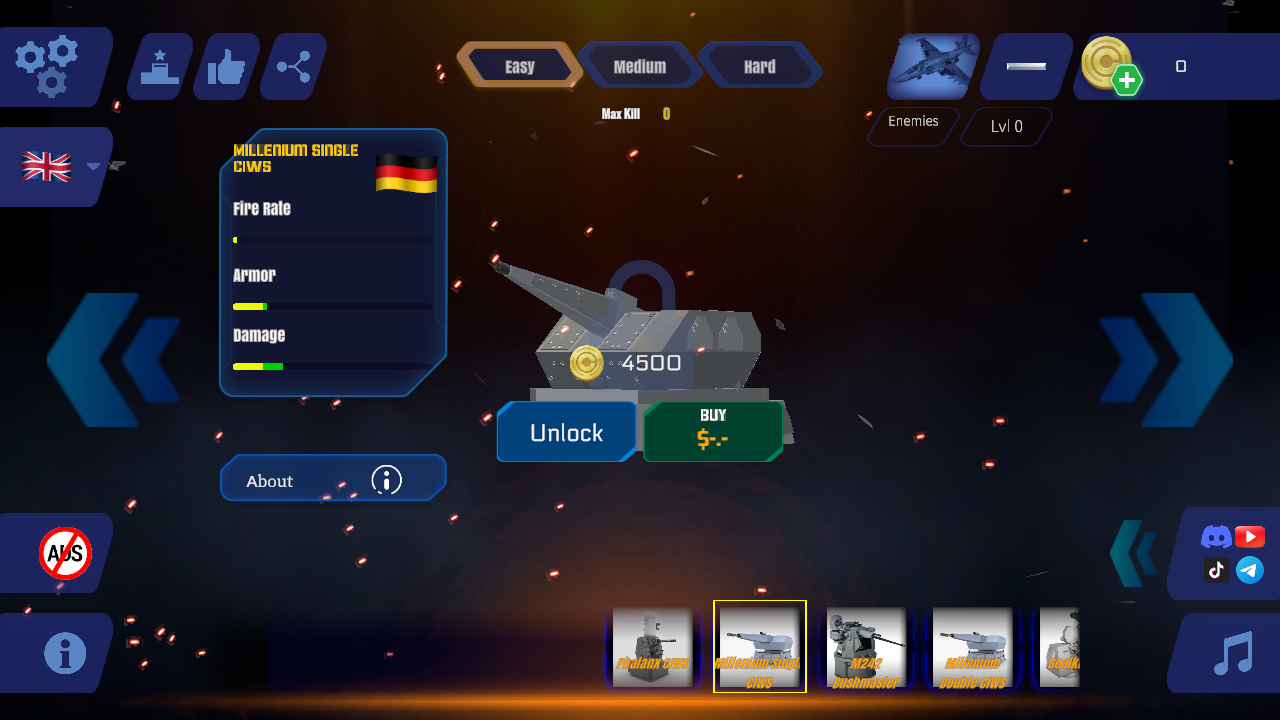Viewport: 1280px width, 720px height.
Task: Choose the Hard difficulty tab
Action: tap(760, 66)
